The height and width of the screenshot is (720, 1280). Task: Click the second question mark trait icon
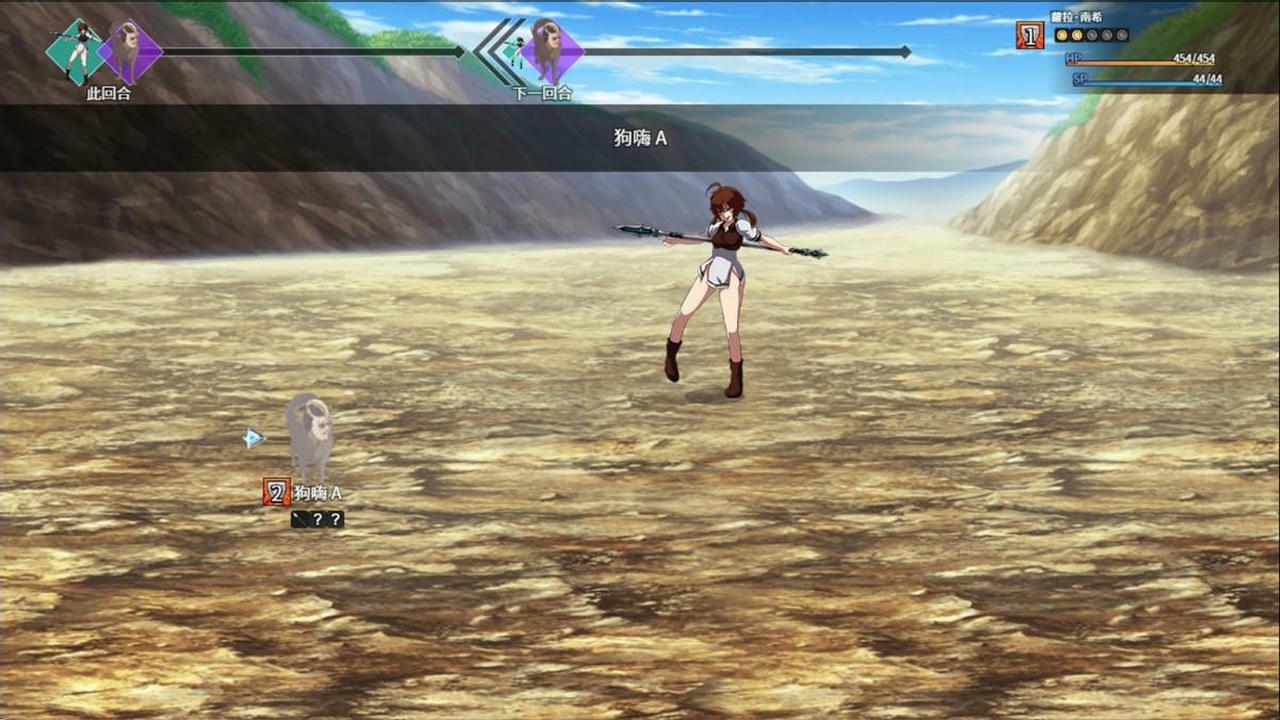coord(334,519)
